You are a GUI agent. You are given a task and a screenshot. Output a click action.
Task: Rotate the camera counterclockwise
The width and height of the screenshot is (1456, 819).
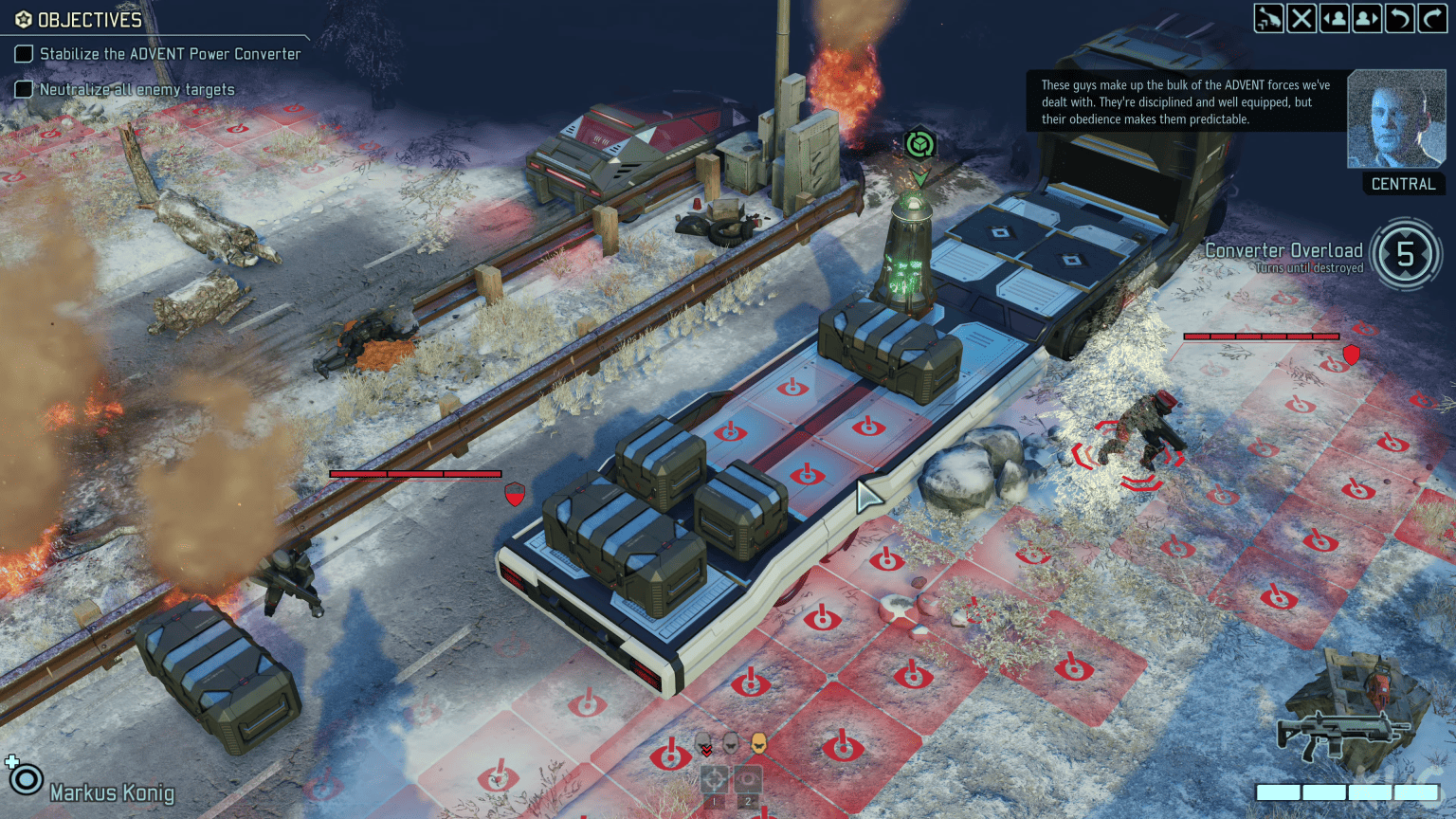point(1398,18)
